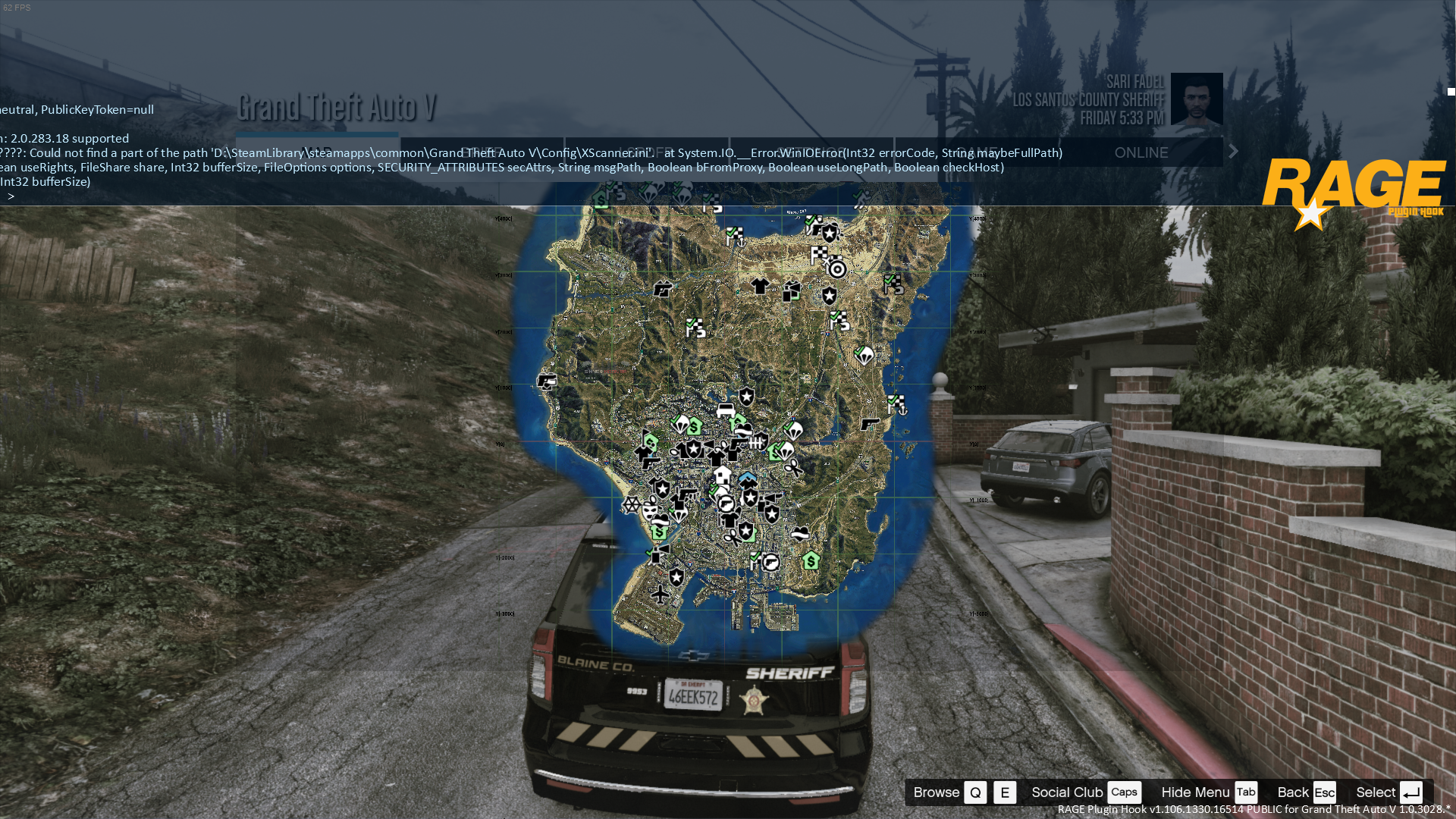Switch to the ONLINE tab
The image size is (1456, 819).
[1141, 152]
